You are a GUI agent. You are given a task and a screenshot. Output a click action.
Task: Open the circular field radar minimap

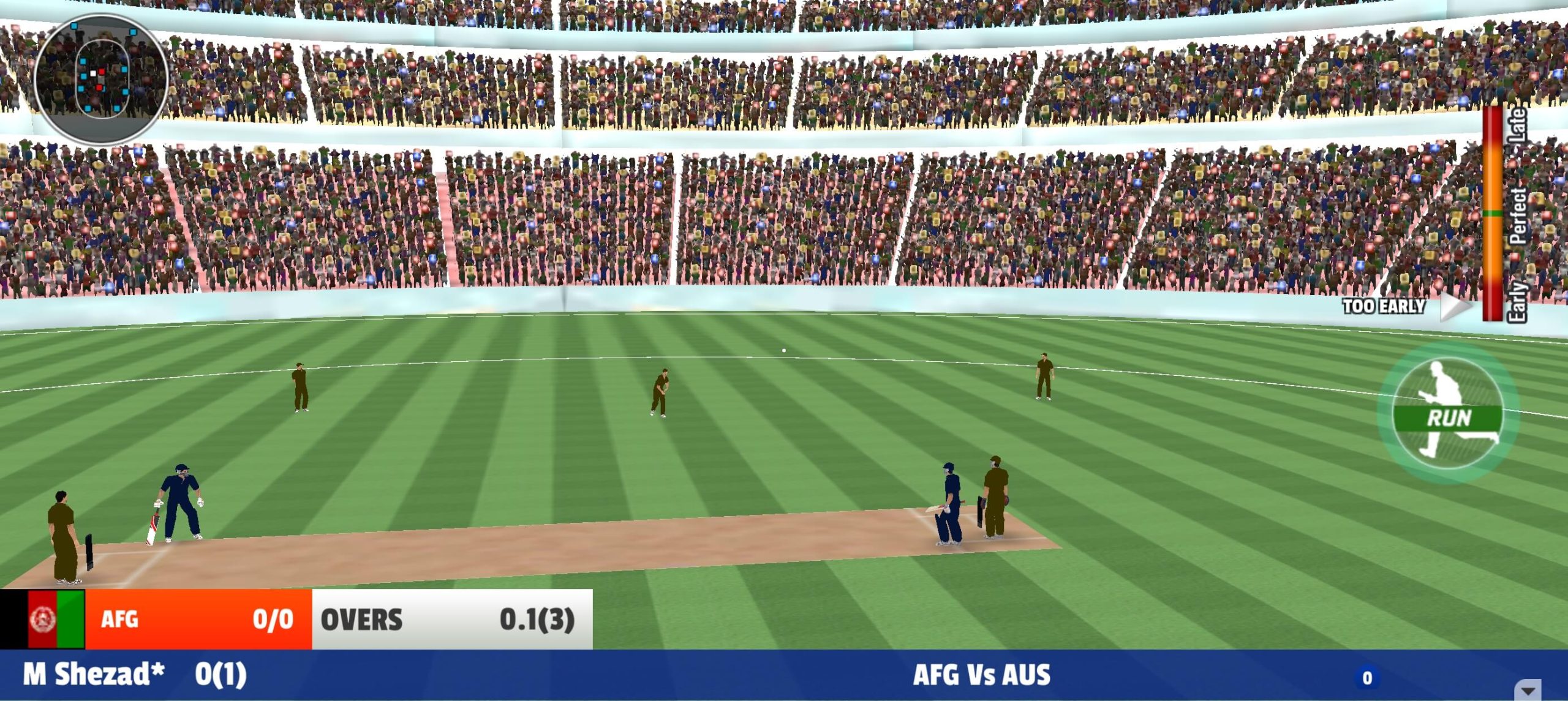102,78
